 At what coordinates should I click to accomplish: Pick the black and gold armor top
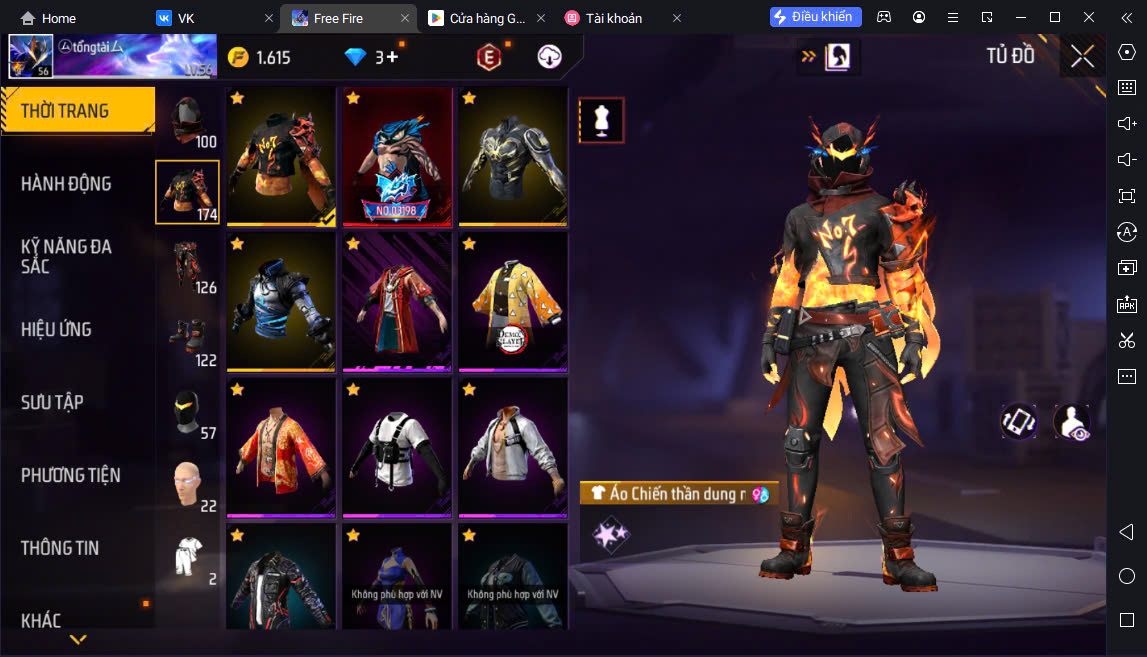click(512, 156)
